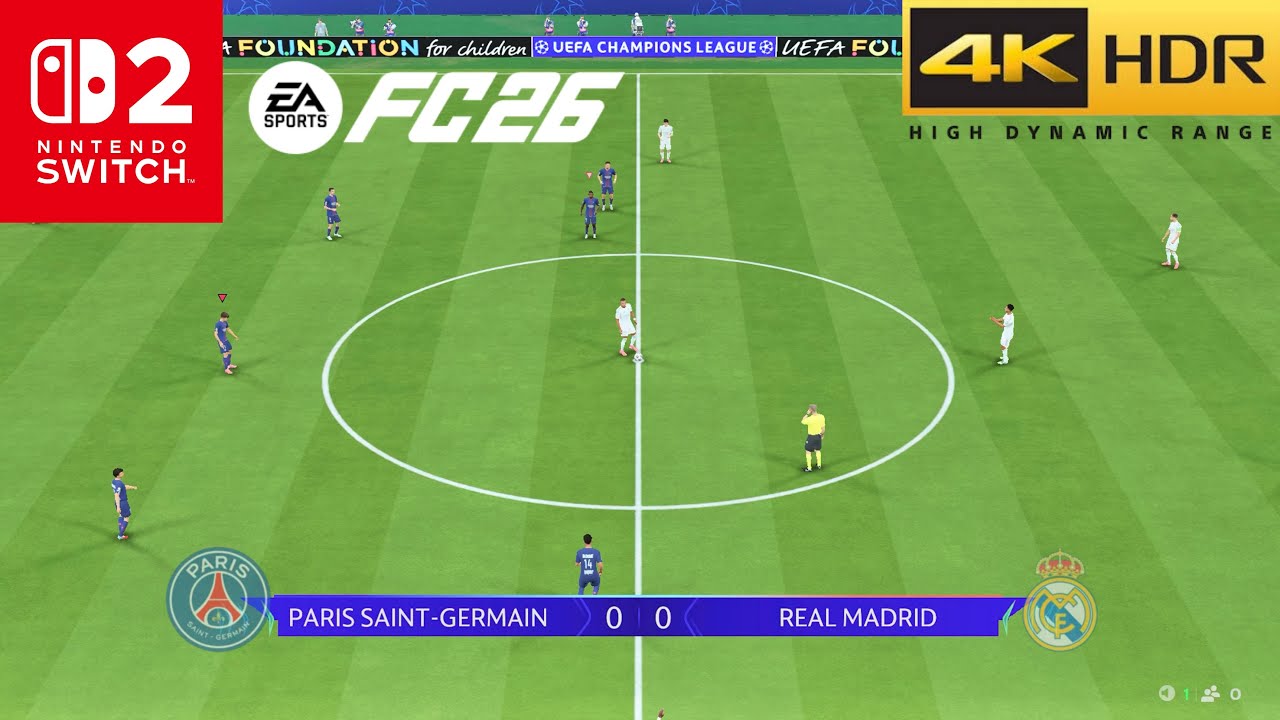Click the UEFA Champions League star ball emblem
1280x720 pixels.
coord(540,47)
